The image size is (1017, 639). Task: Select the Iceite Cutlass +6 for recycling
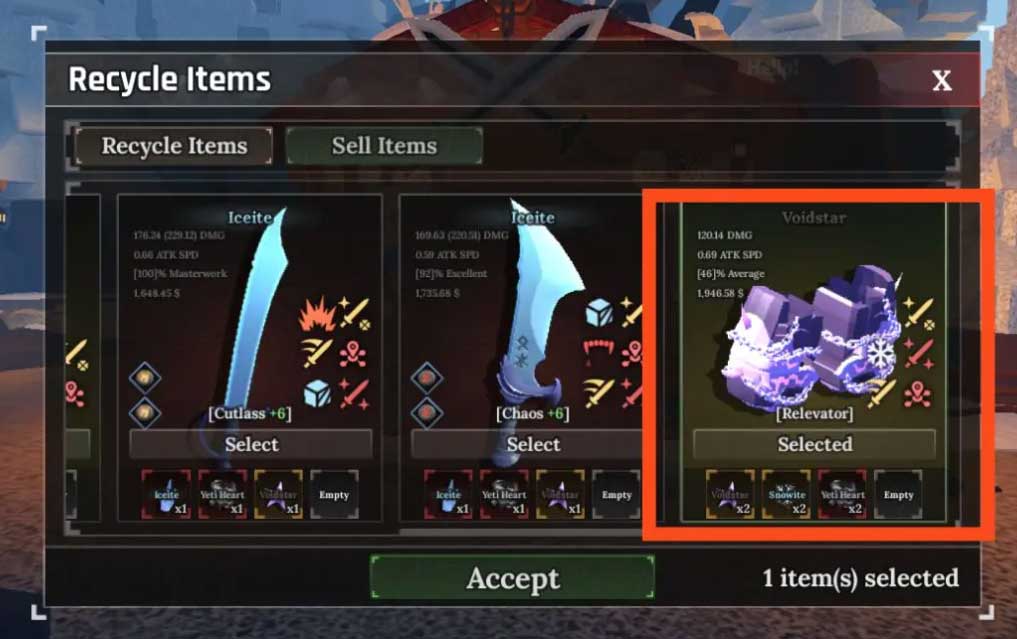pos(251,444)
